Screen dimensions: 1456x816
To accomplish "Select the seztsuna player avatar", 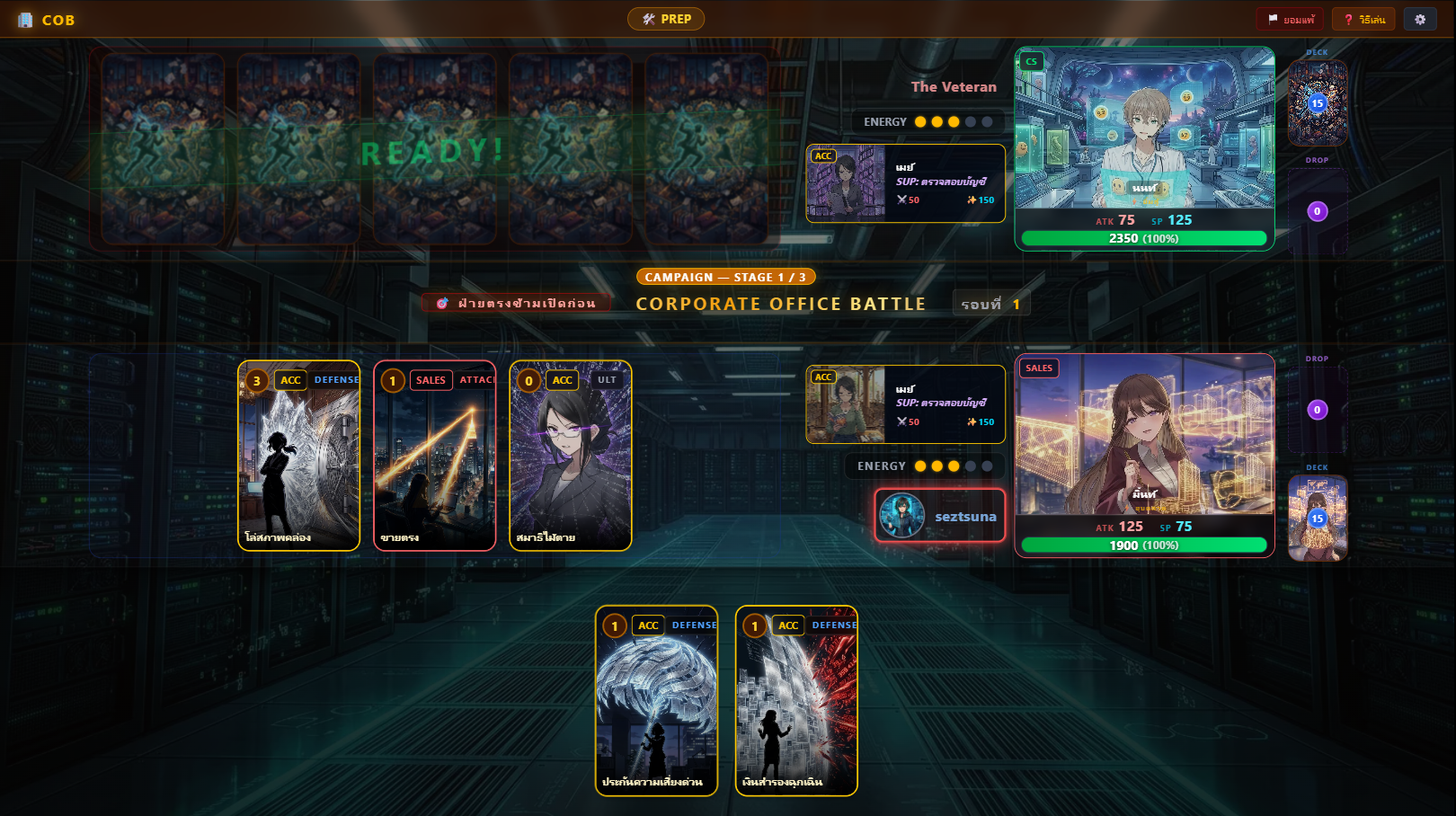I will (901, 516).
